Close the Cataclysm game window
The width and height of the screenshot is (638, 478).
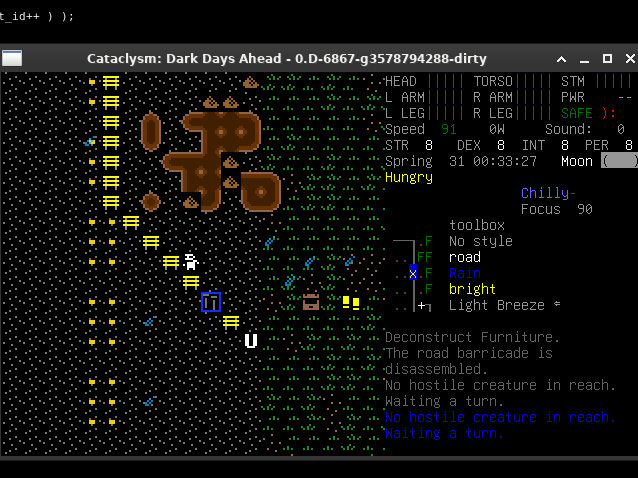(x=627, y=59)
